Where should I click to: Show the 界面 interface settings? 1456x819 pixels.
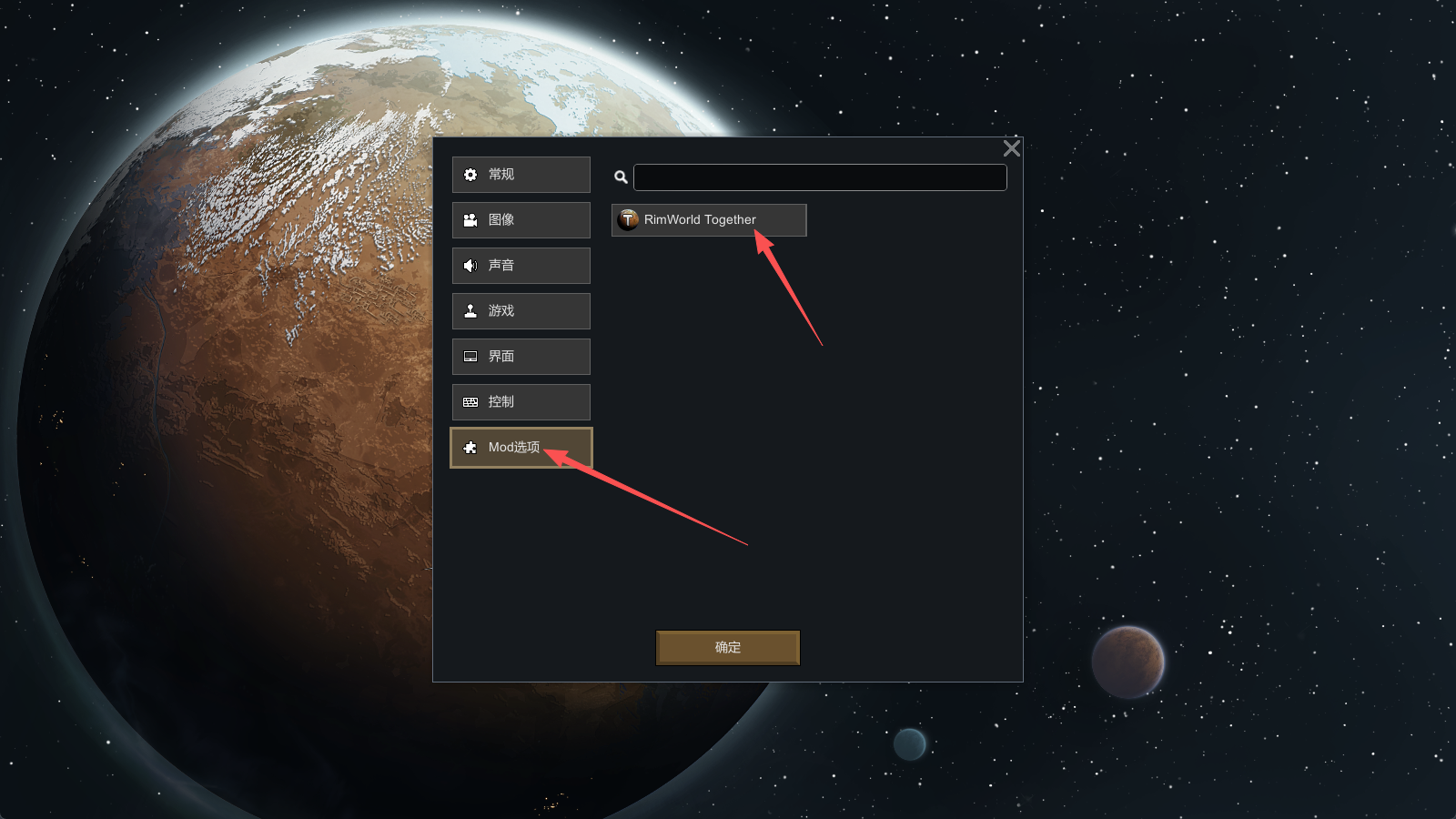521,357
